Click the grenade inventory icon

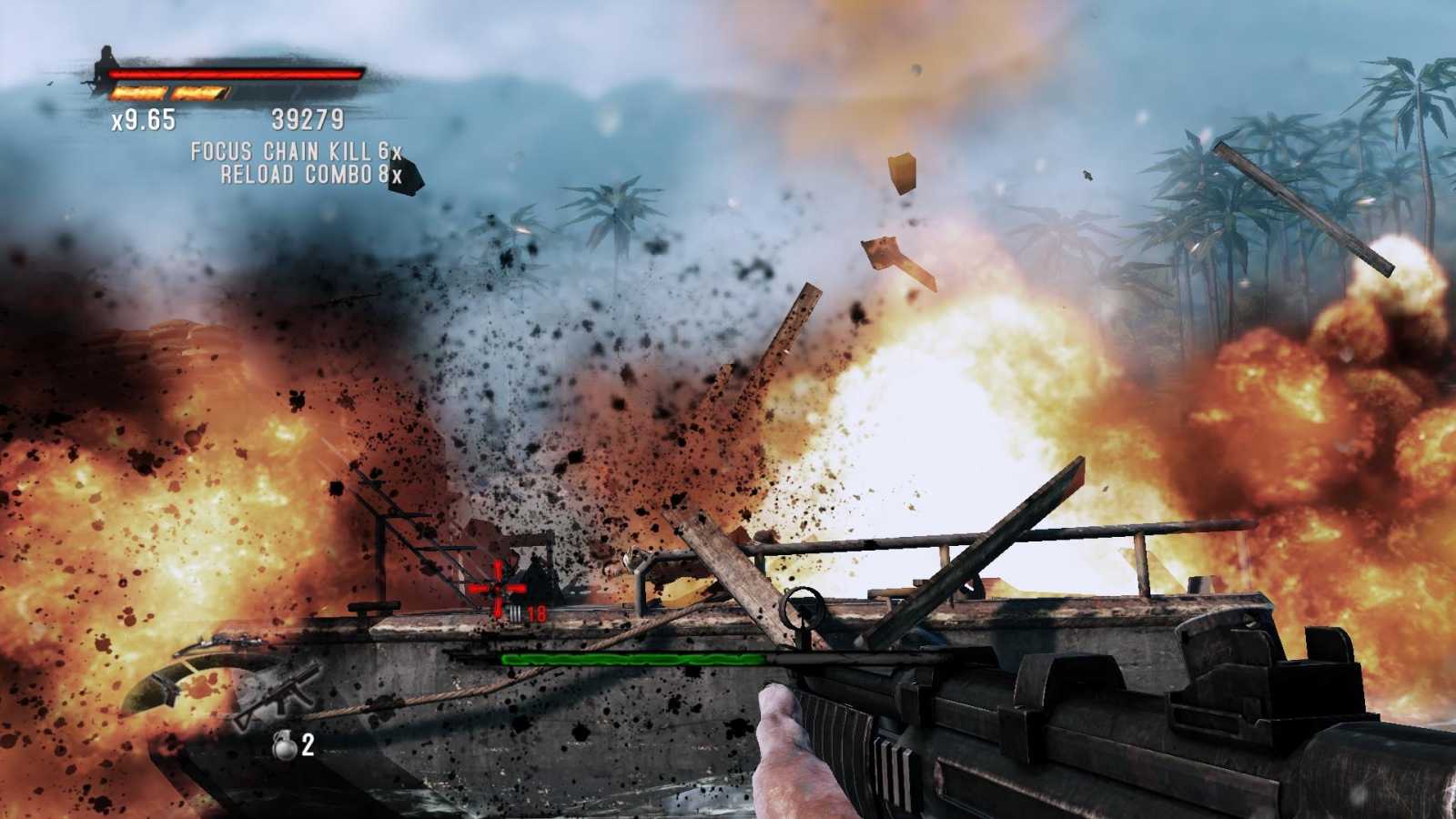pos(284,744)
